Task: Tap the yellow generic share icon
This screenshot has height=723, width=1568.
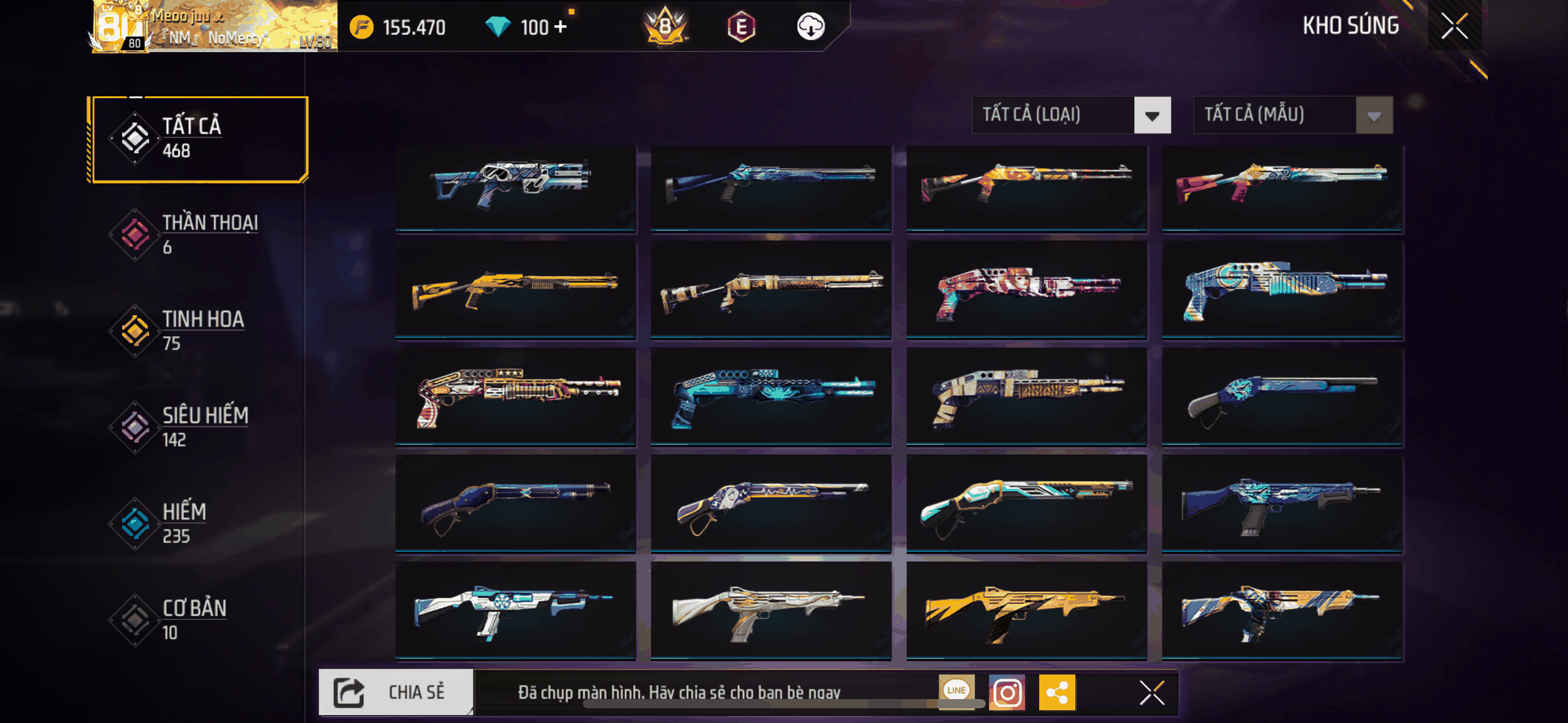Action: coord(1057,693)
